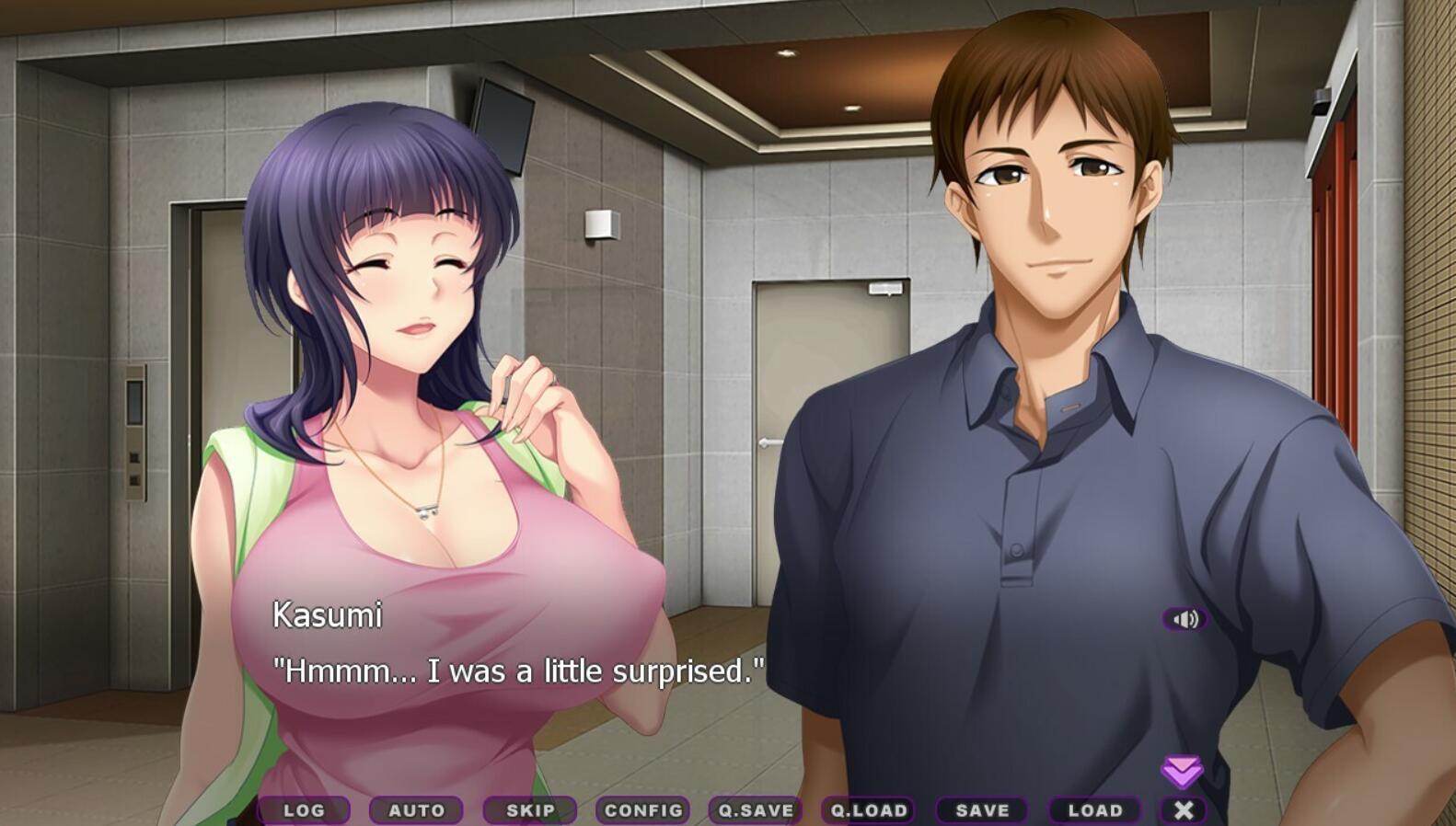The width and height of the screenshot is (1456, 826).
Task: Quick load using the Q.LOAD button
Action: (869, 810)
